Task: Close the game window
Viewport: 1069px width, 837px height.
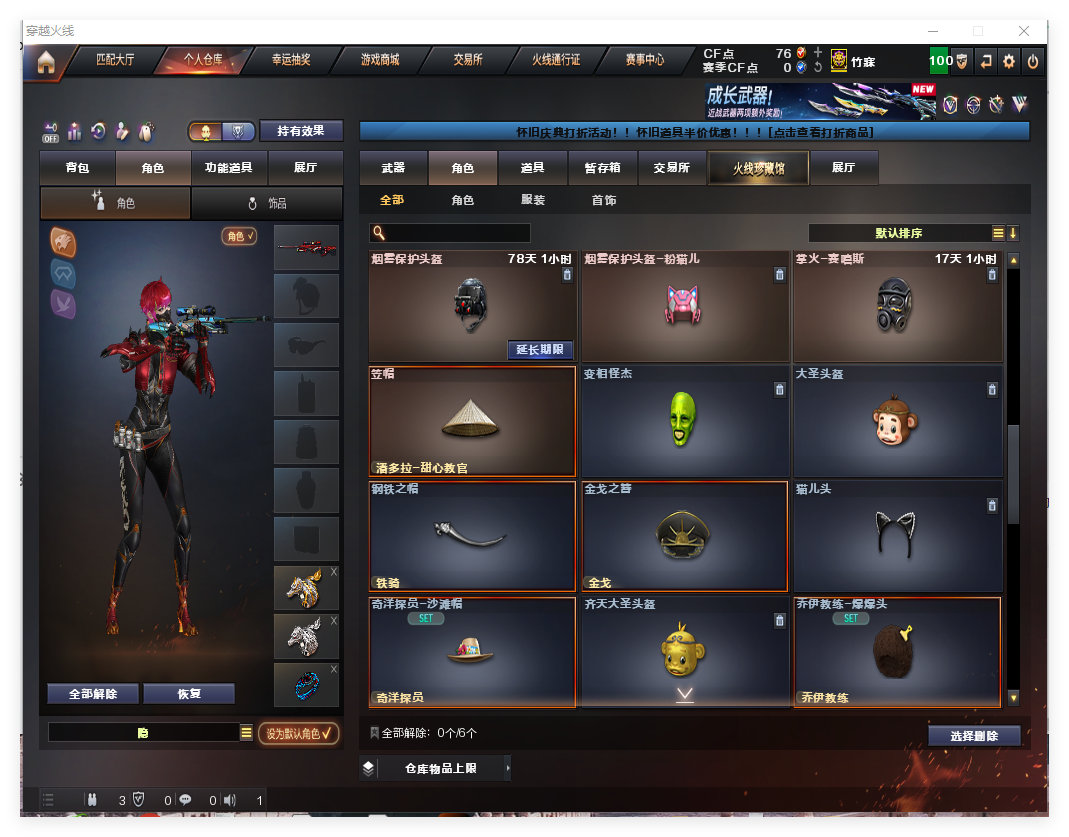Action: coord(1024,31)
